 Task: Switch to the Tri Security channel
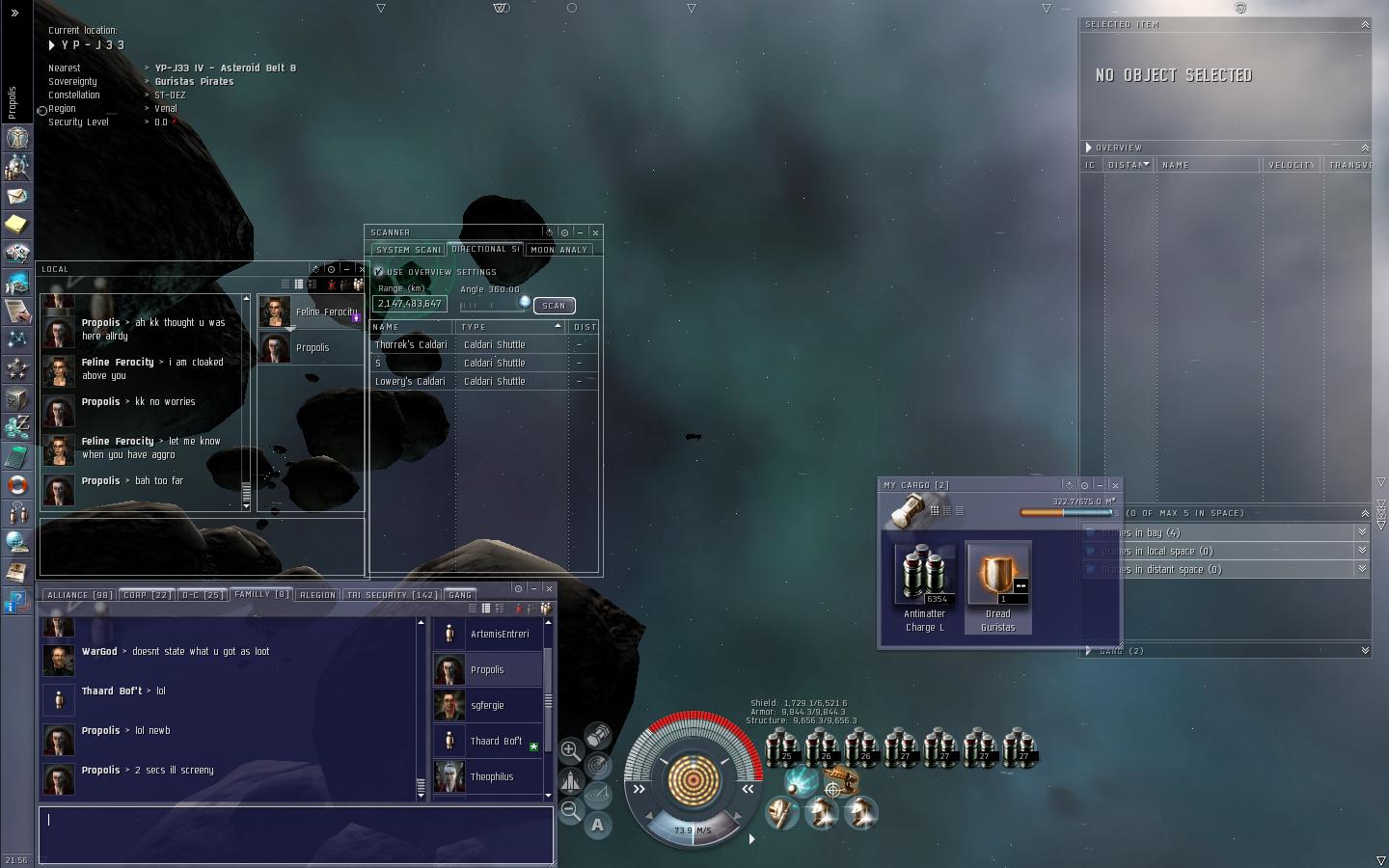pos(392,595)
